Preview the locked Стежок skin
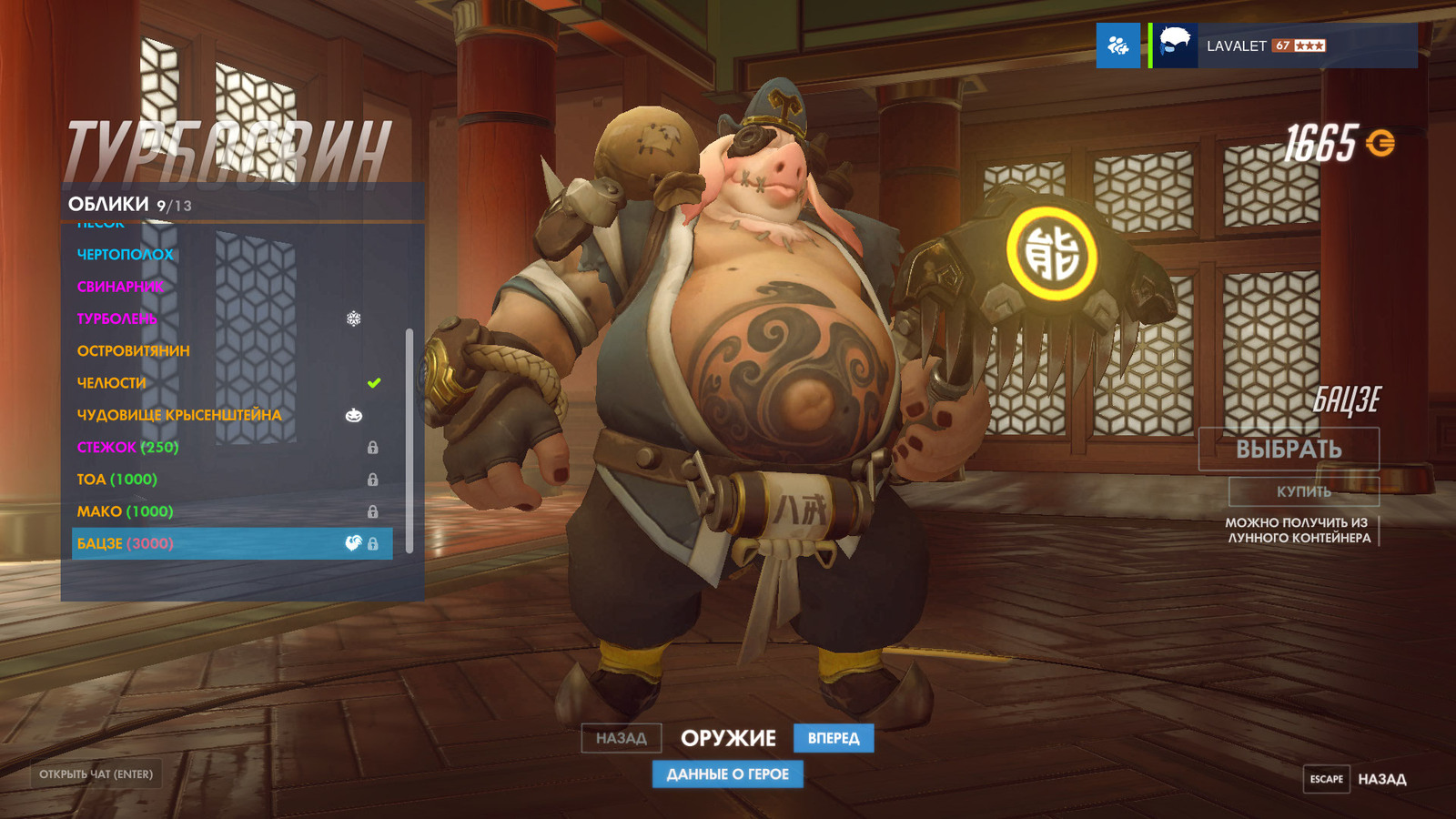The width and height of the screenshot is (1456, 819). [x=128, y=448]
